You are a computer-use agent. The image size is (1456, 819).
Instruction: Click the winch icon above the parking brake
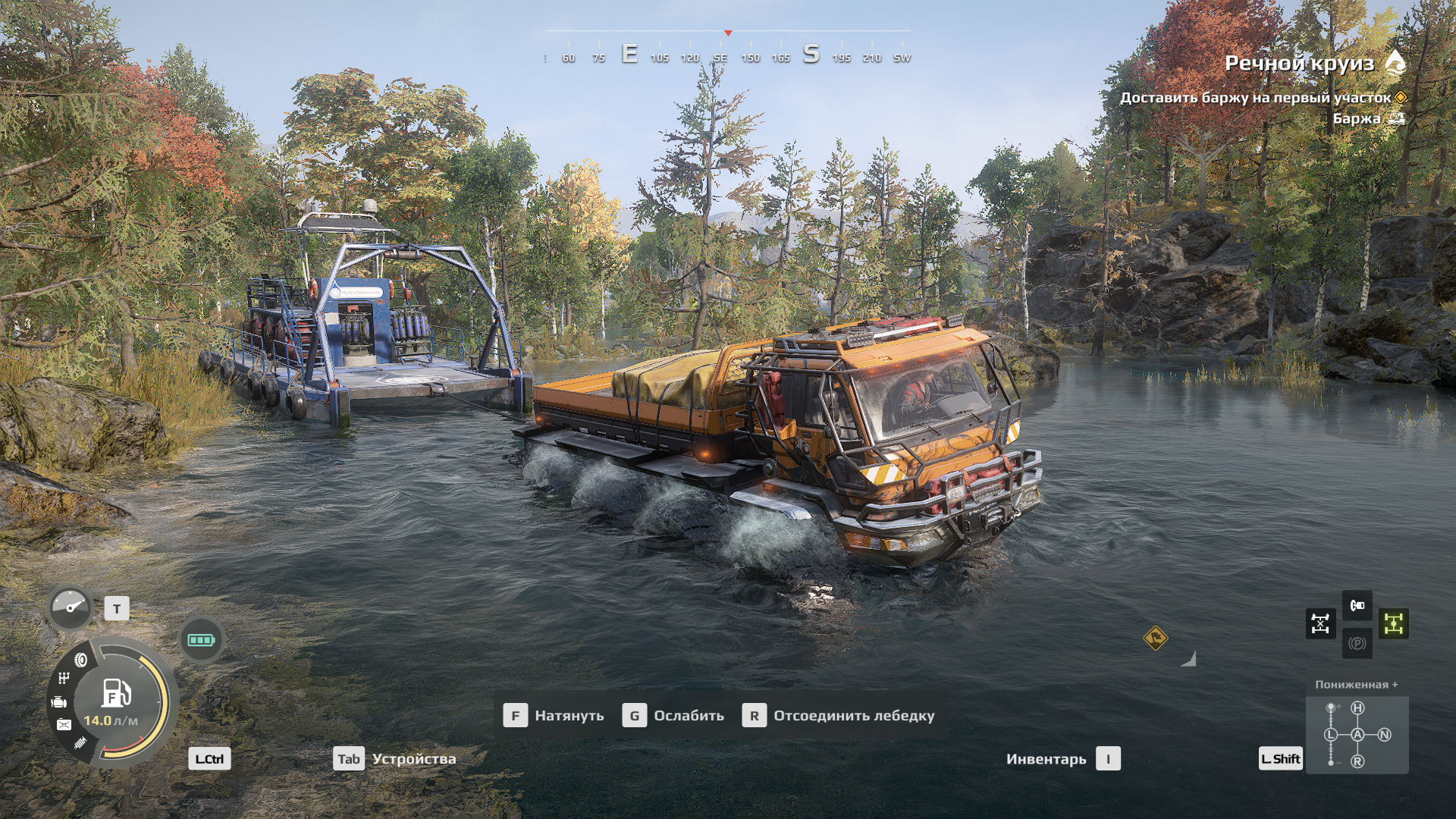click(x=1357, y=605)
